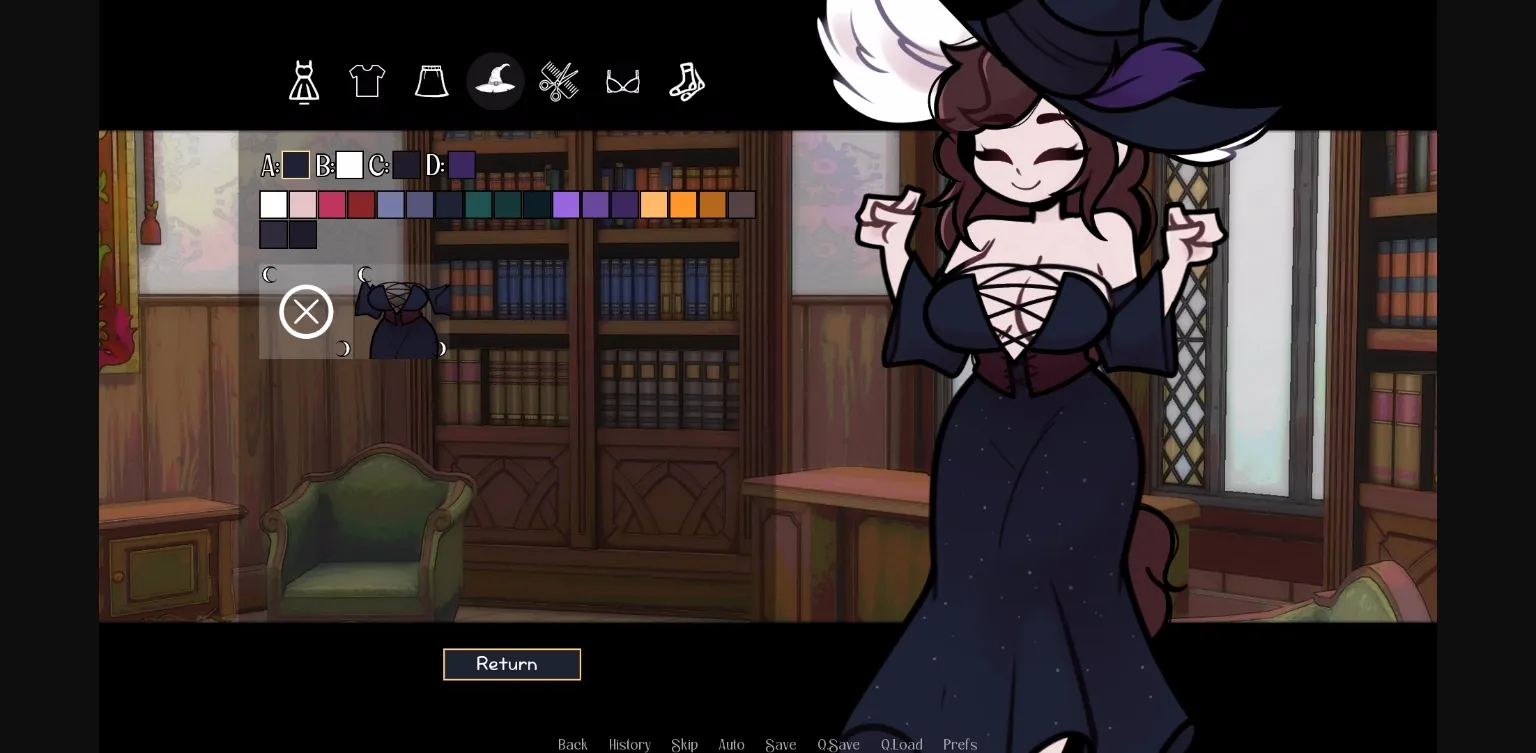
Task: Enable Auto-play mode
Action: pyautogui.click(x=731, y=744)
